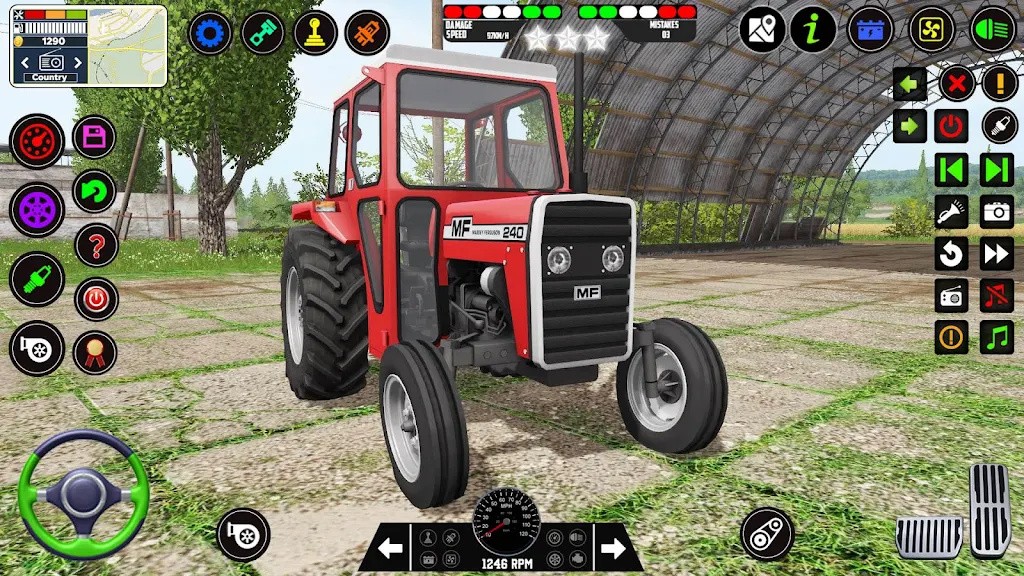Click the blue gear settings icon
The image size is (1024, 576).
(210, 33)
